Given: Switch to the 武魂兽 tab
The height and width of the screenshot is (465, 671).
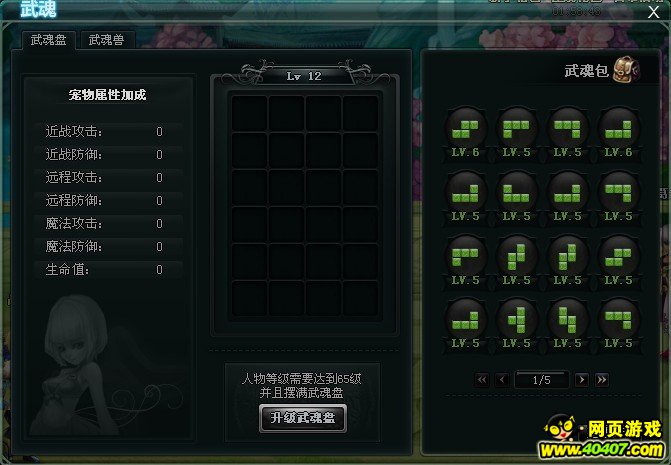Looking at the screenshot, I should click(x=108, y=40).
